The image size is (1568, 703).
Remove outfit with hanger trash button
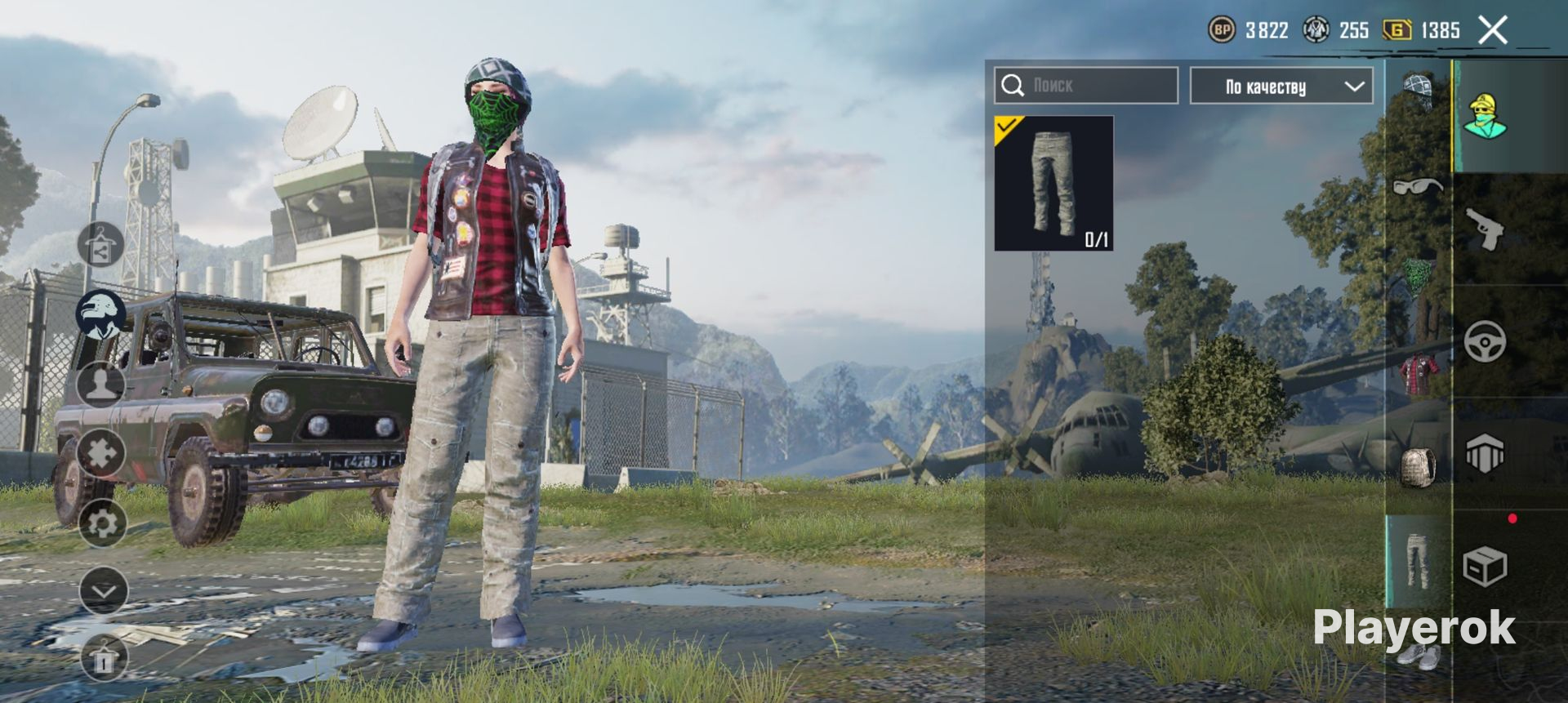tap(104, 658)
